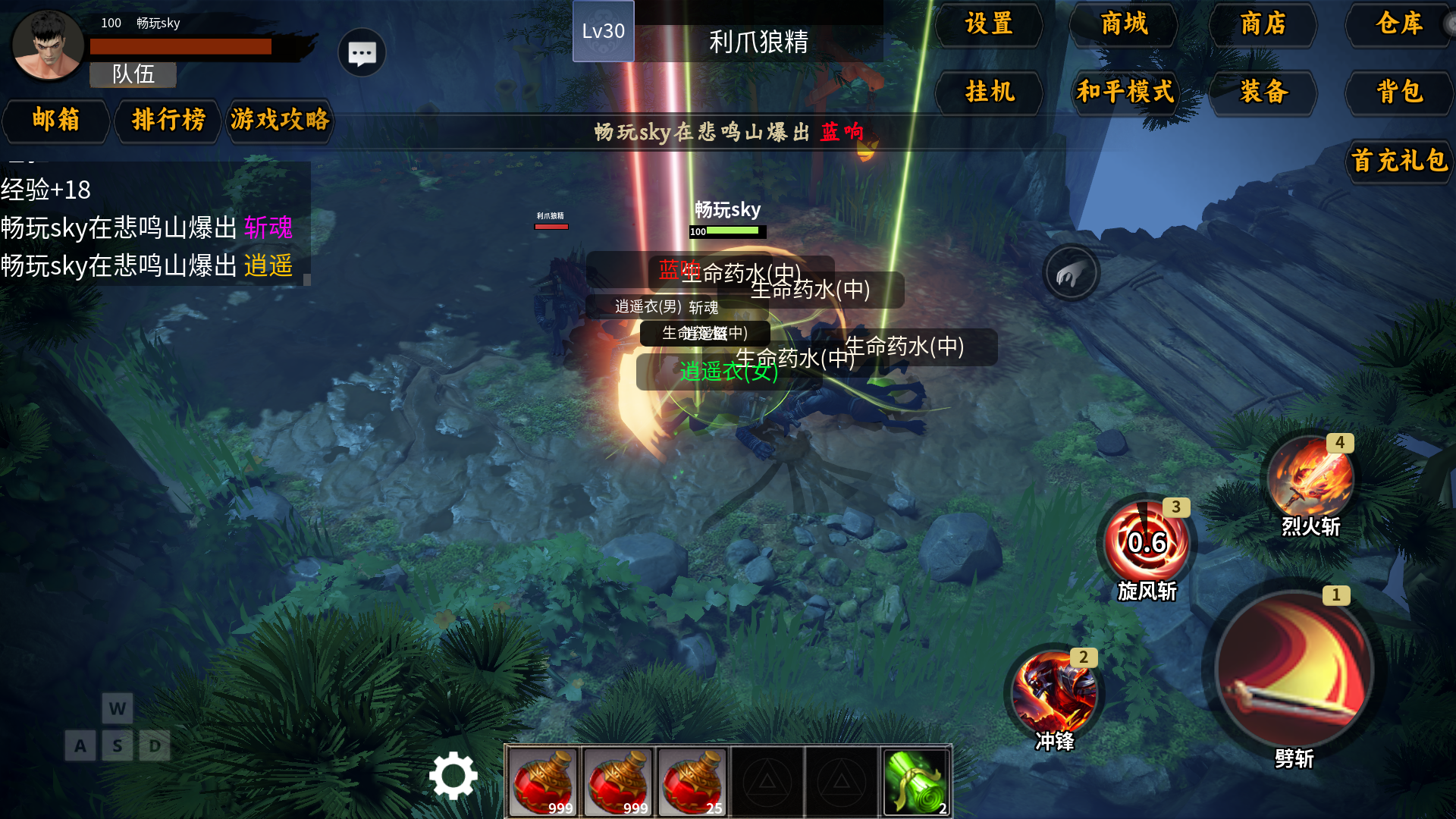Claim the 首充礼包 first-recharge gift

click(1398, 162)
